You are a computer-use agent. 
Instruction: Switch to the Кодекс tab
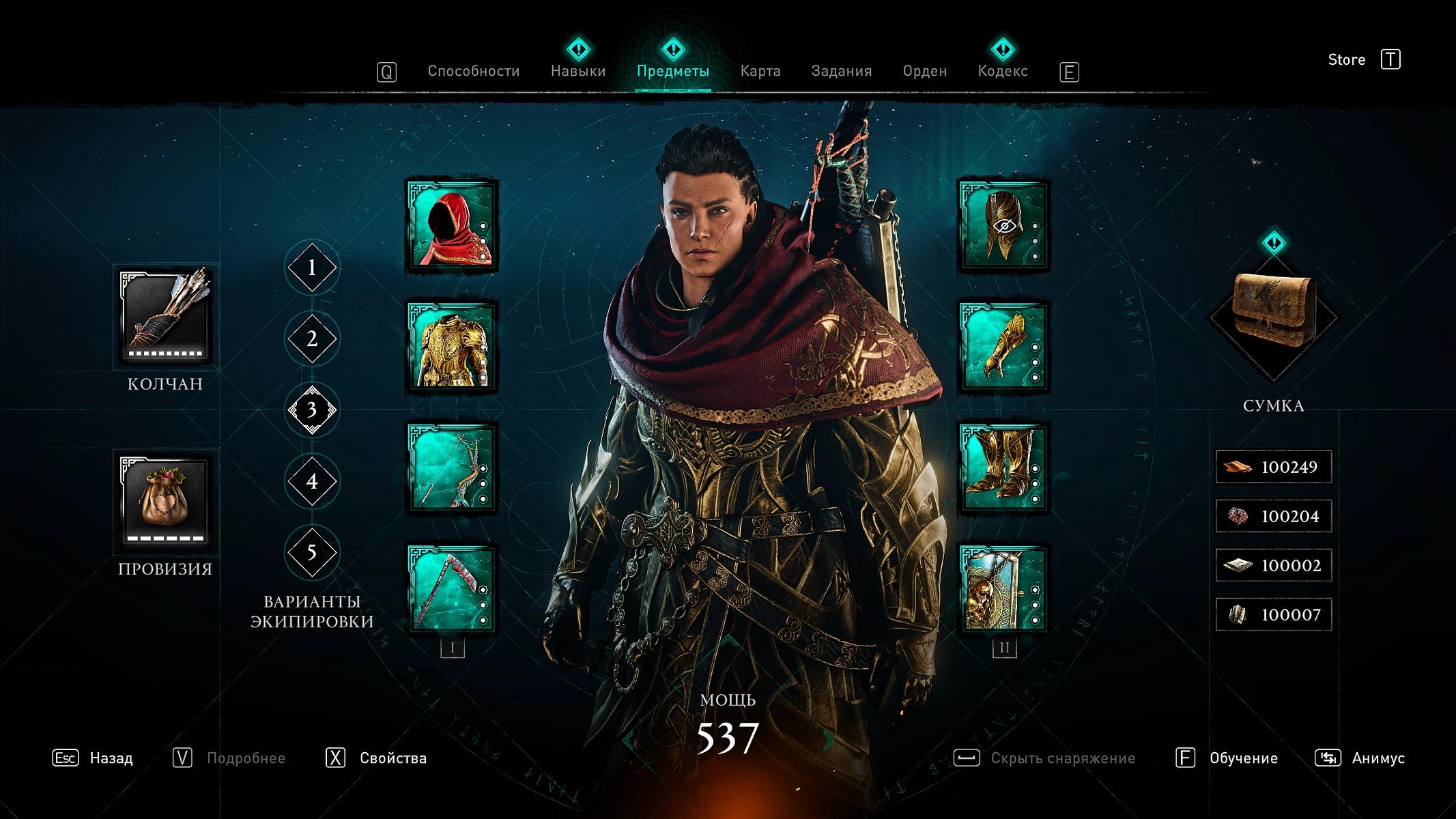(1002, 71)
